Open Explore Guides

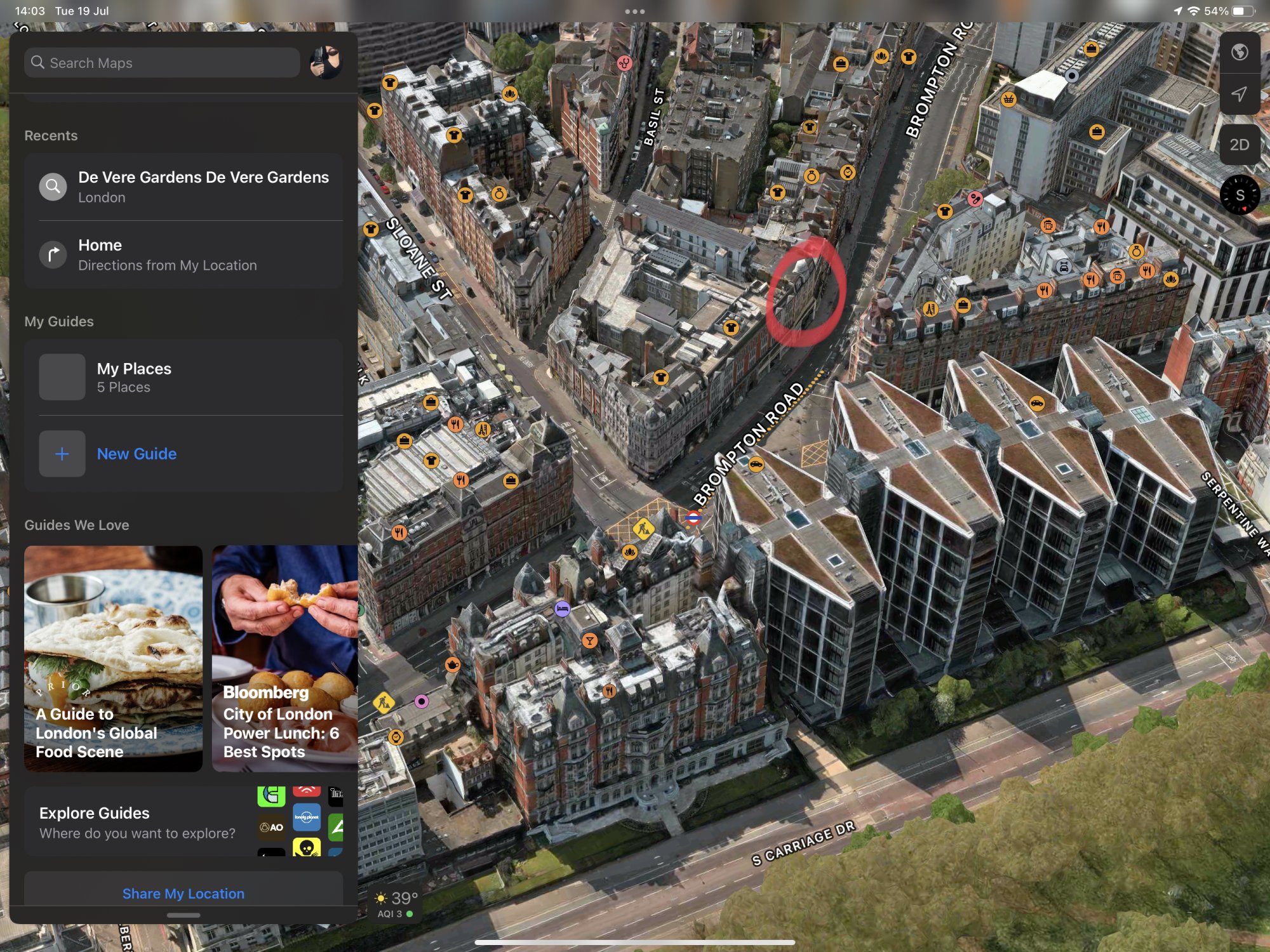pyautogui.click(x=137, y=822)
